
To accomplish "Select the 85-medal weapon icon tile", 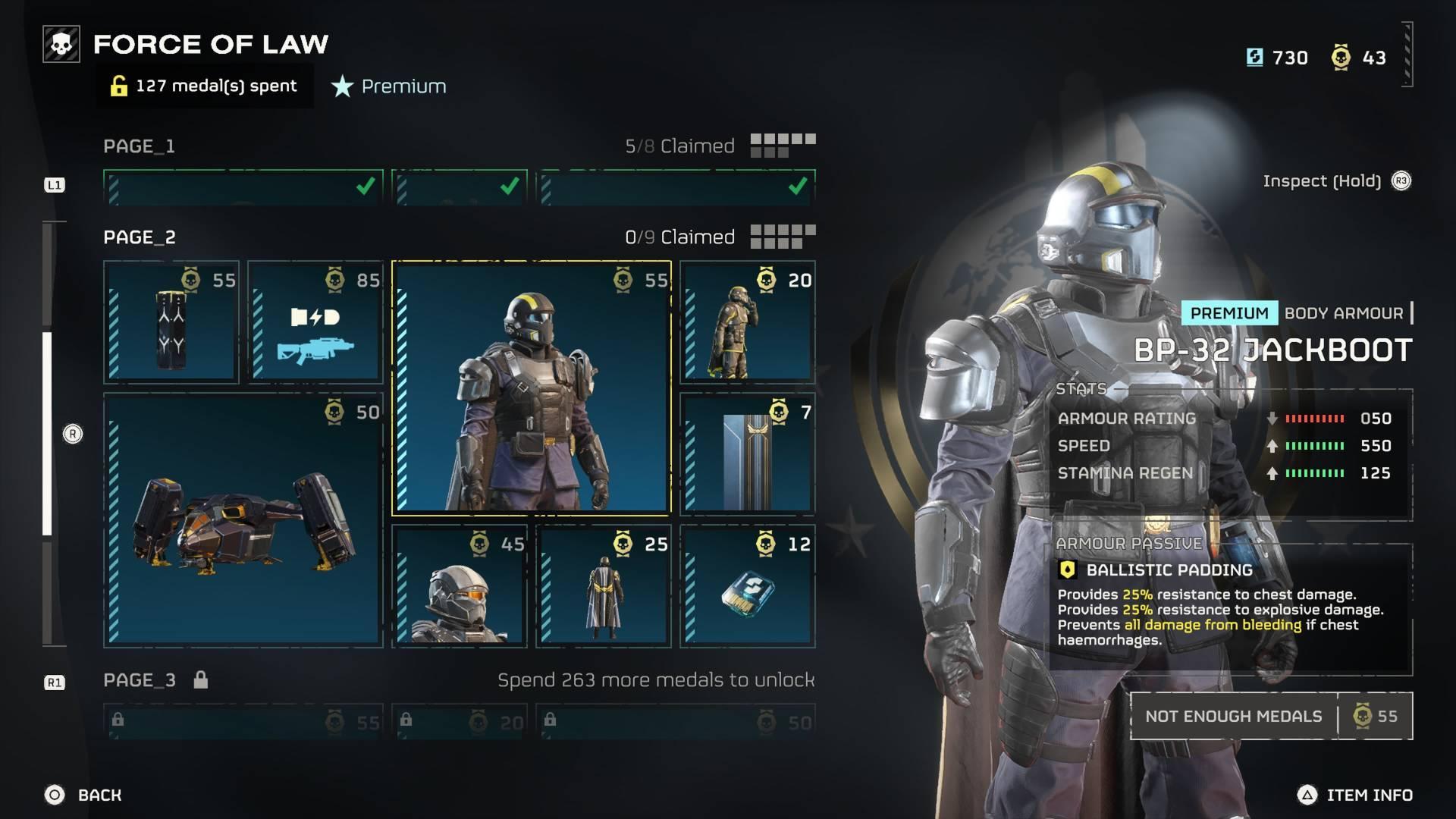I will (x=315, y=322).
